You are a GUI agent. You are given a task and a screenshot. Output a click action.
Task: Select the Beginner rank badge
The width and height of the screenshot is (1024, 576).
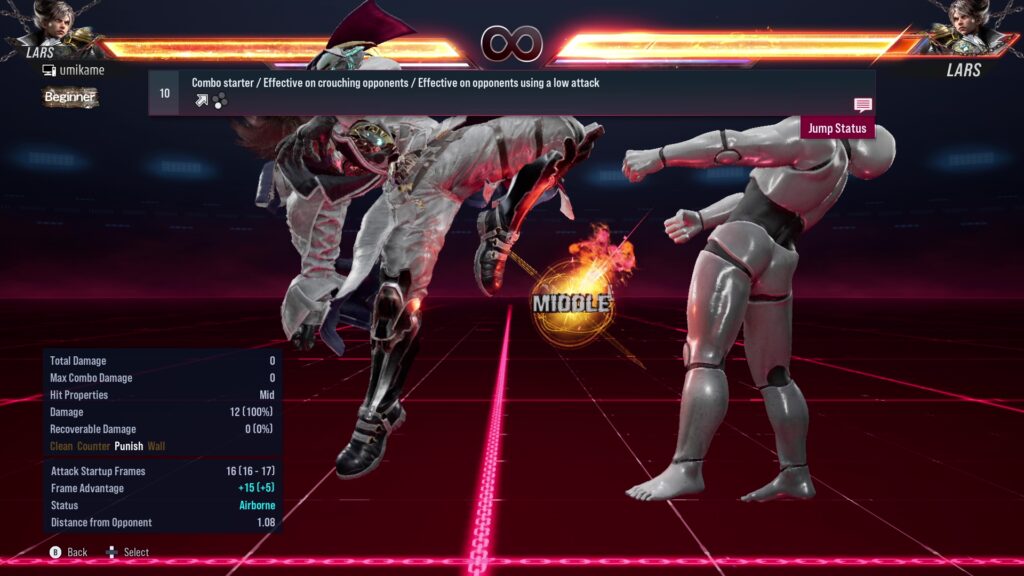click(x=70, y=97)
